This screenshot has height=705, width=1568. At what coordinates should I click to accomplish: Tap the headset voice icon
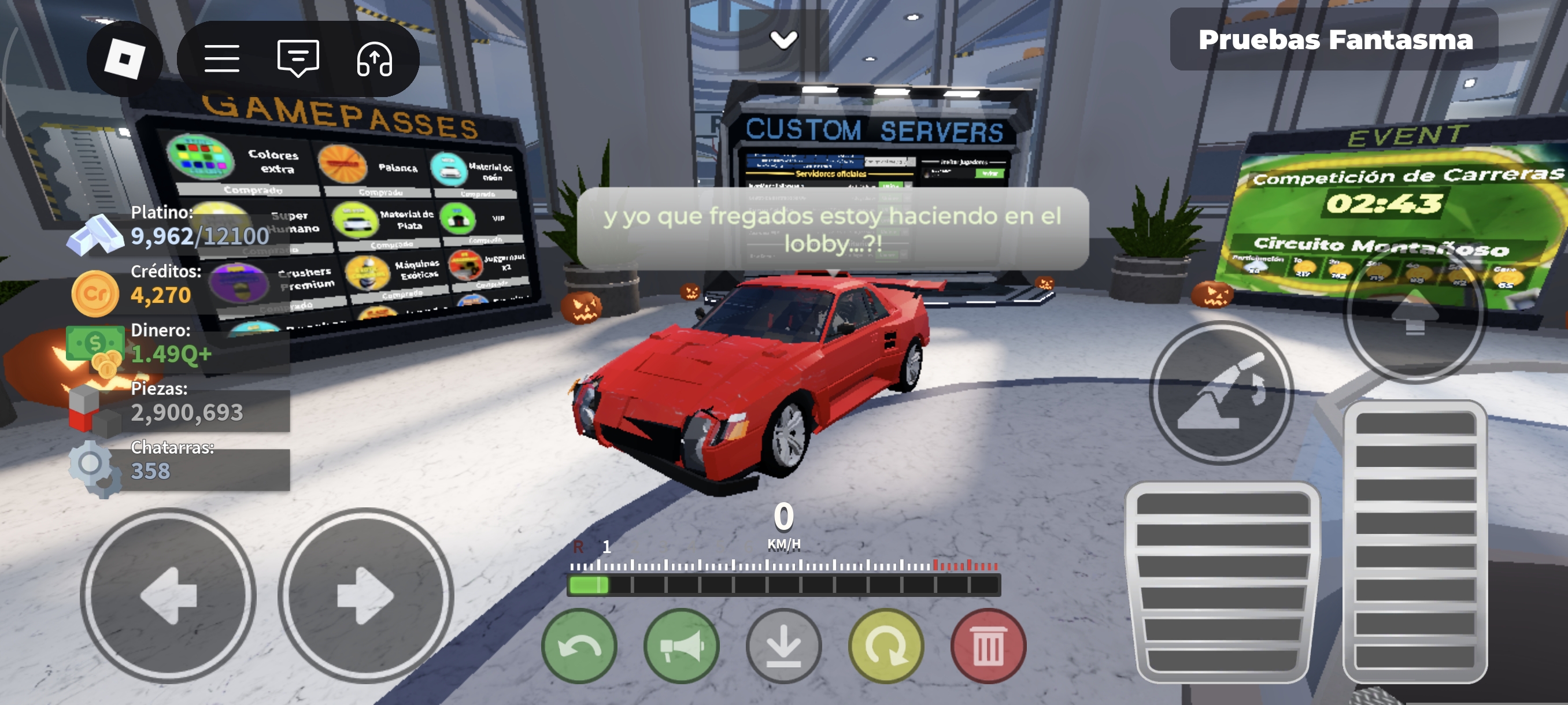[373, 59]
